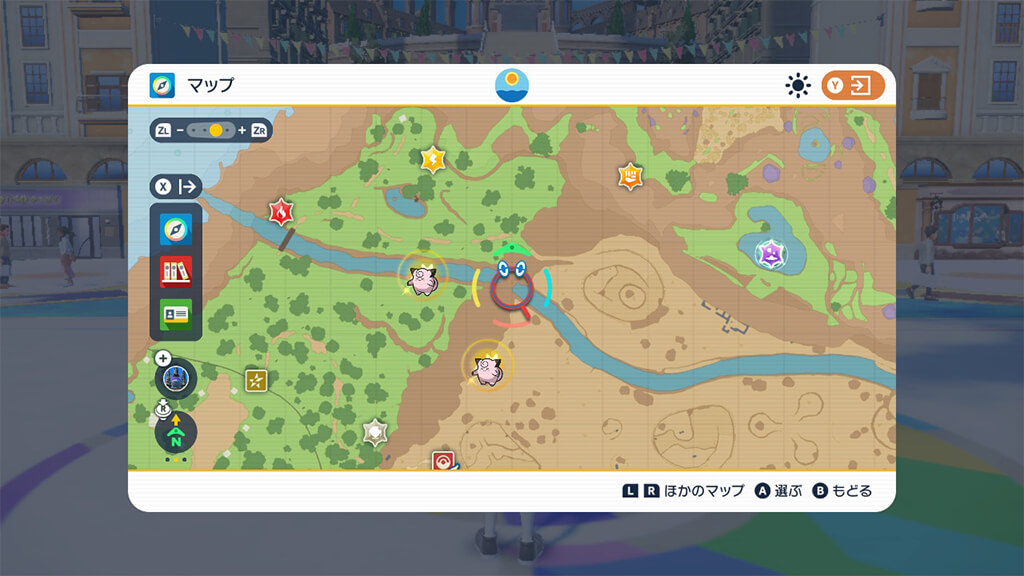The width and height of the screenshot is (1024, 576).
Task: Click the daytime sun-over-water icon
Action: [x=512, y=85]
